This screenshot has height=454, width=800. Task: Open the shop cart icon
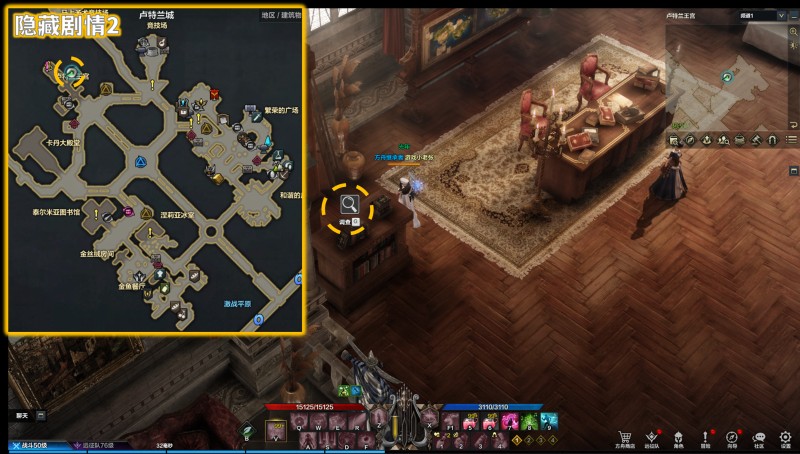tap(625, 437)
